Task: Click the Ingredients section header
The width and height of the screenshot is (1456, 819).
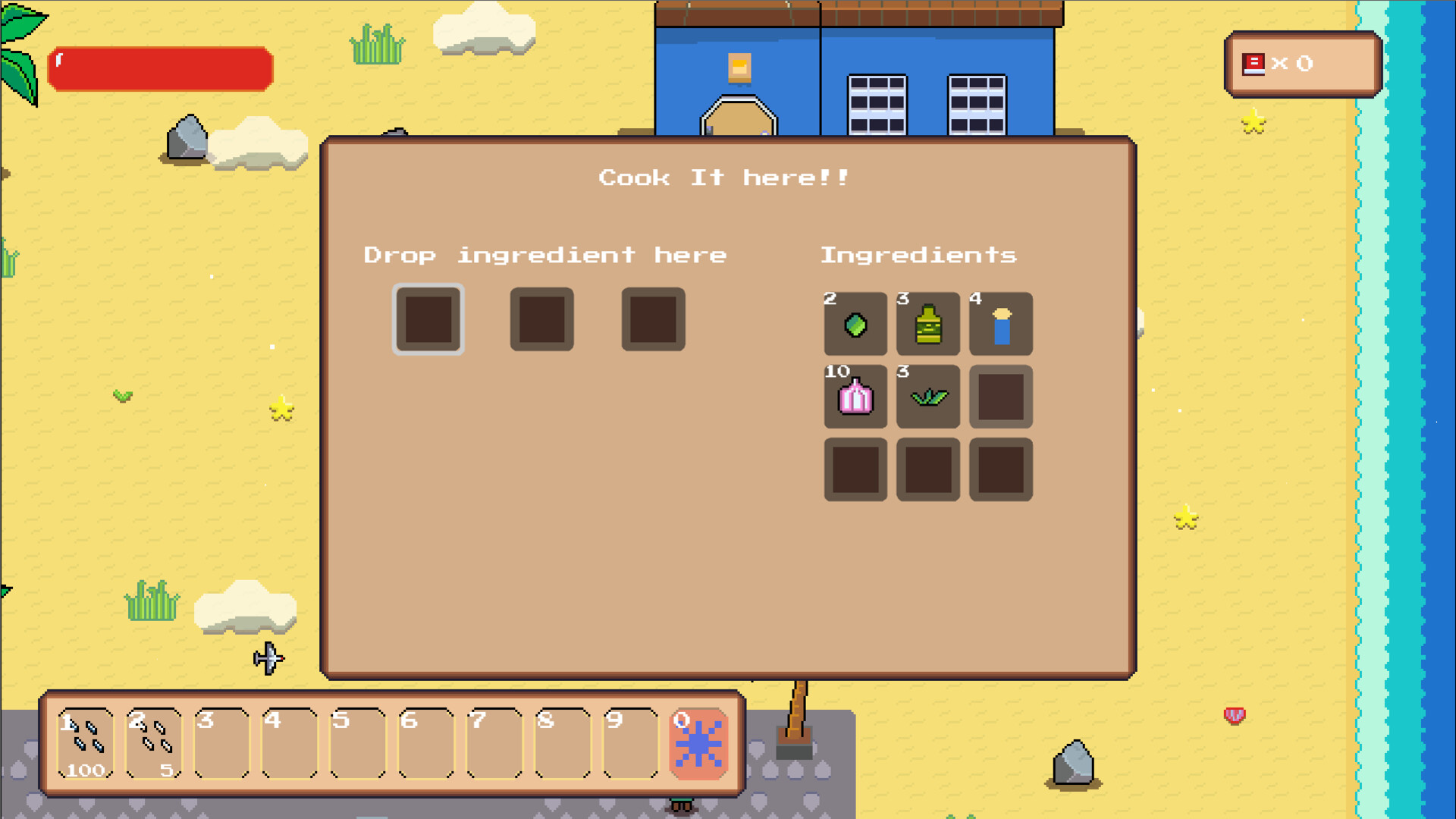Action: tap(920, 255)
